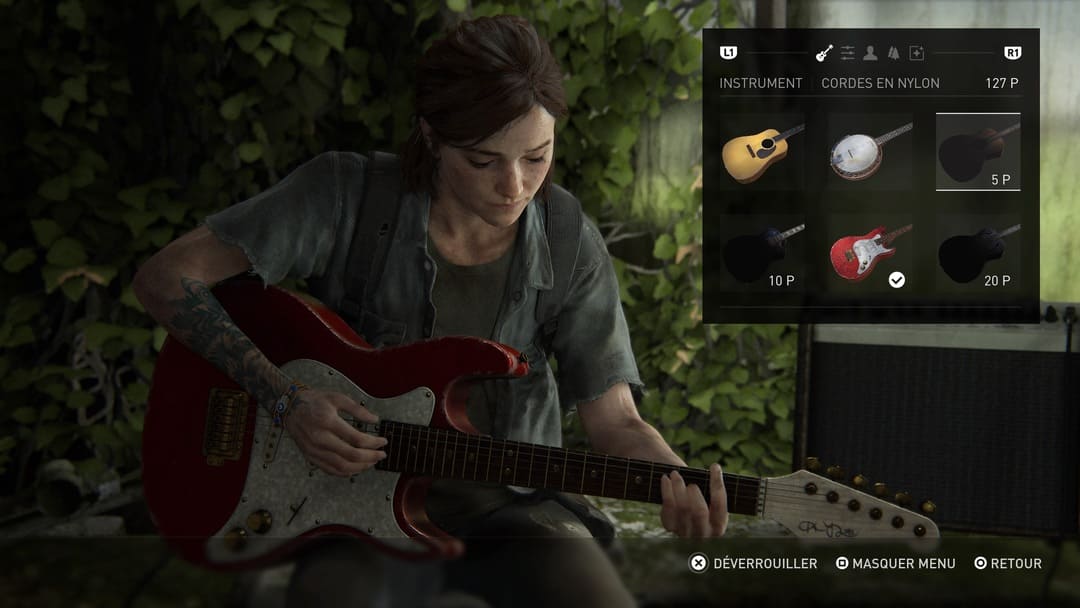Select the locked 5 P nylon guitar

point(977,152)
